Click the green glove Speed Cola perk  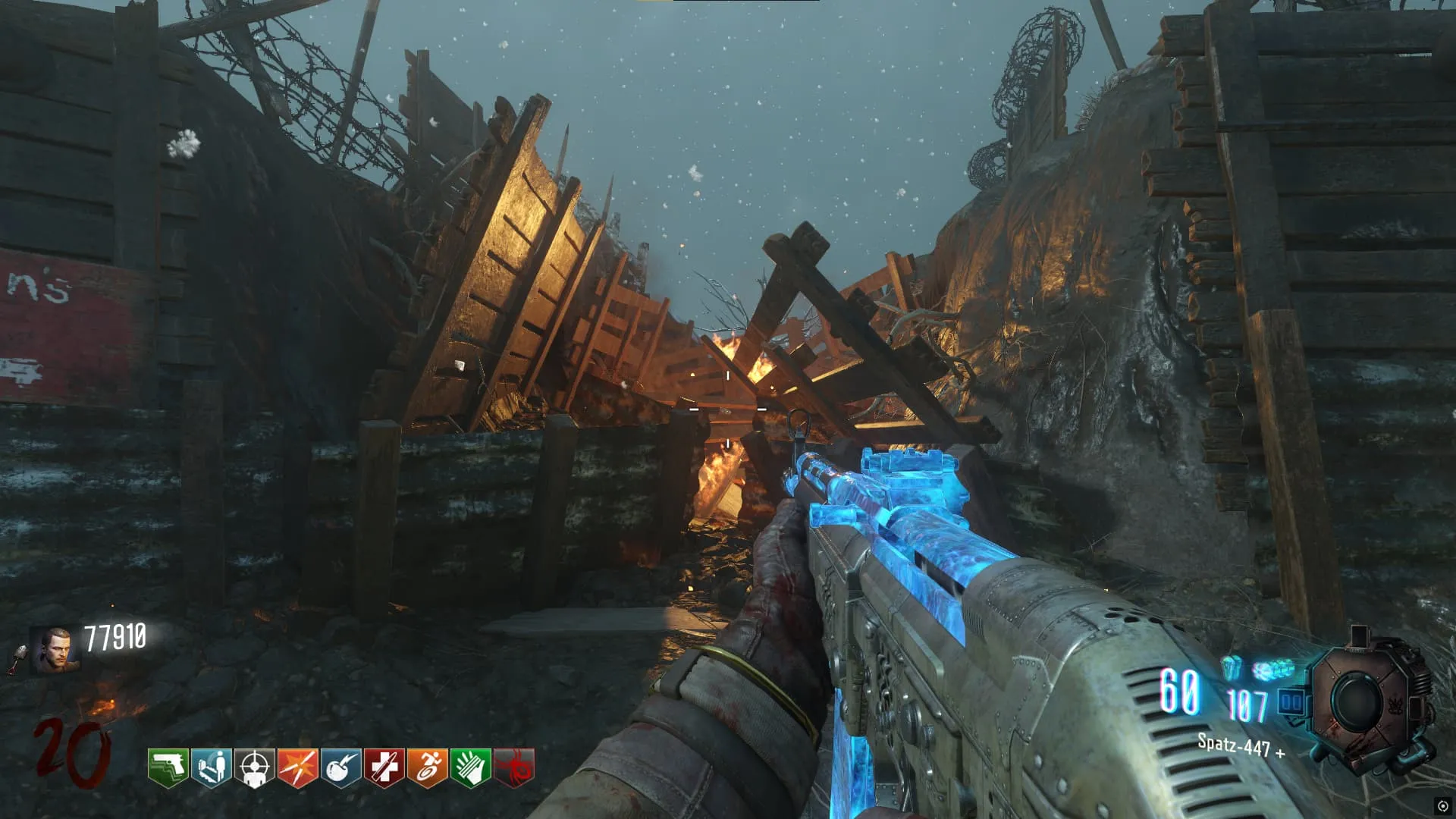pos(470,767)
